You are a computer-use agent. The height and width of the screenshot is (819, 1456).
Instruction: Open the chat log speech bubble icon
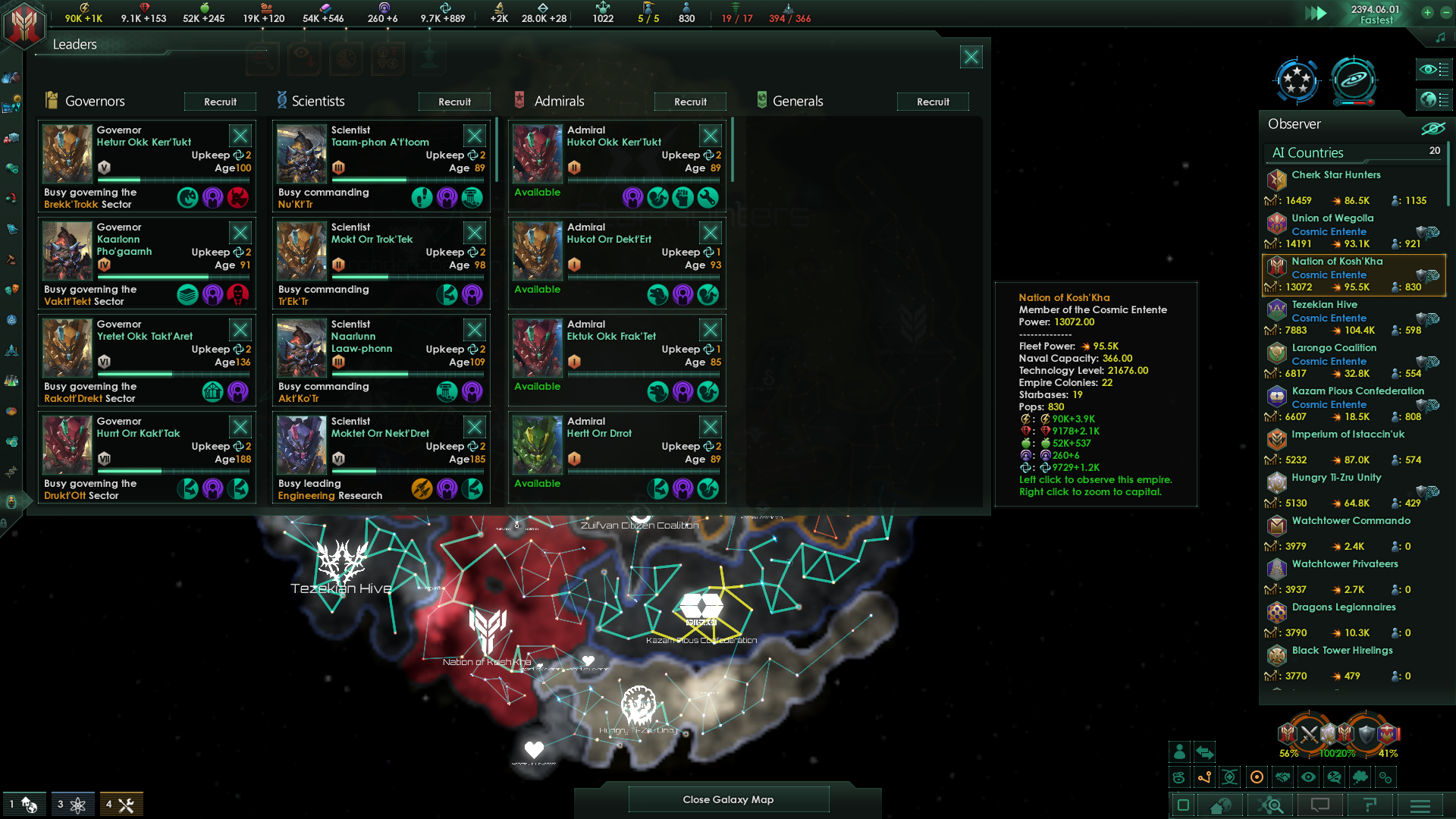(1320, 806)
